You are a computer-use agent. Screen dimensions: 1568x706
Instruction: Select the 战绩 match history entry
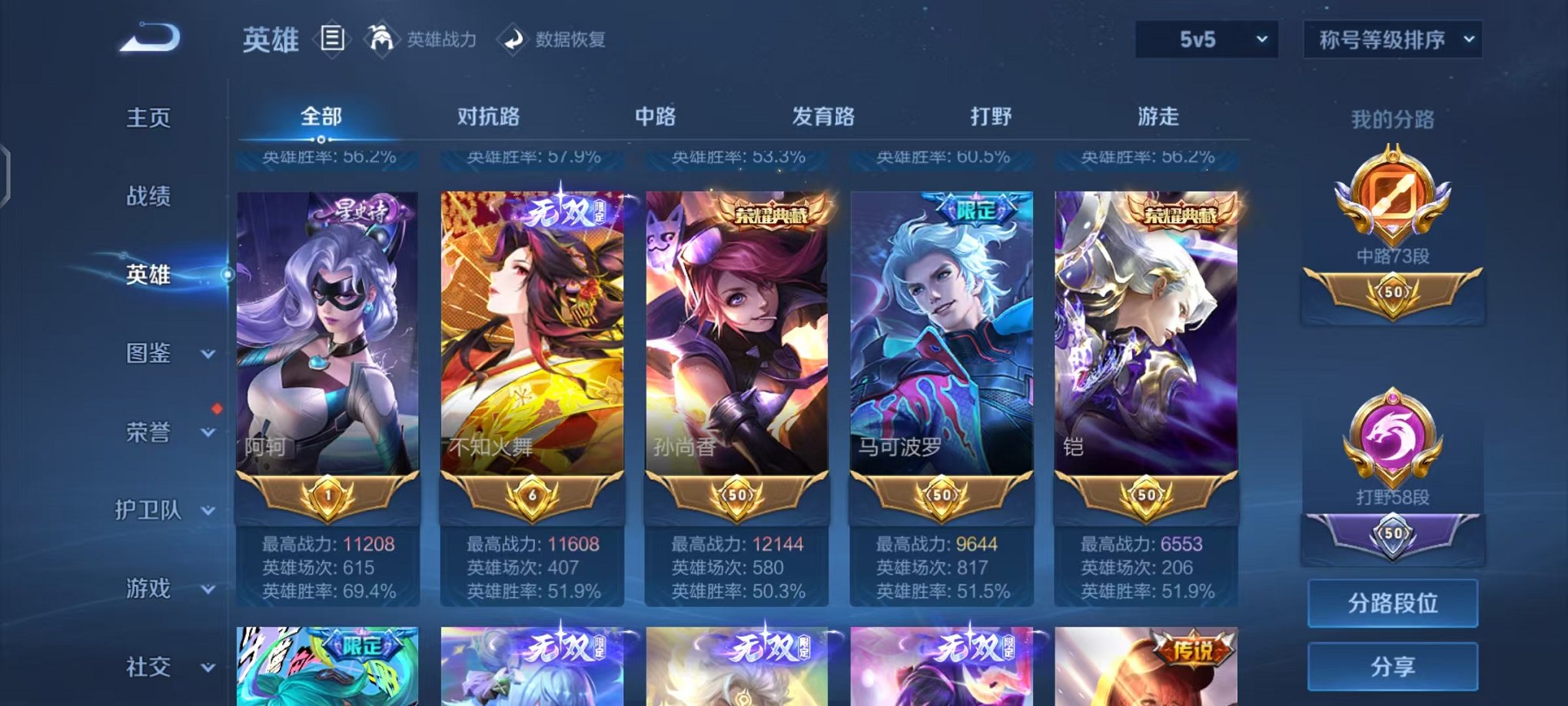click(x=149, y=198)
